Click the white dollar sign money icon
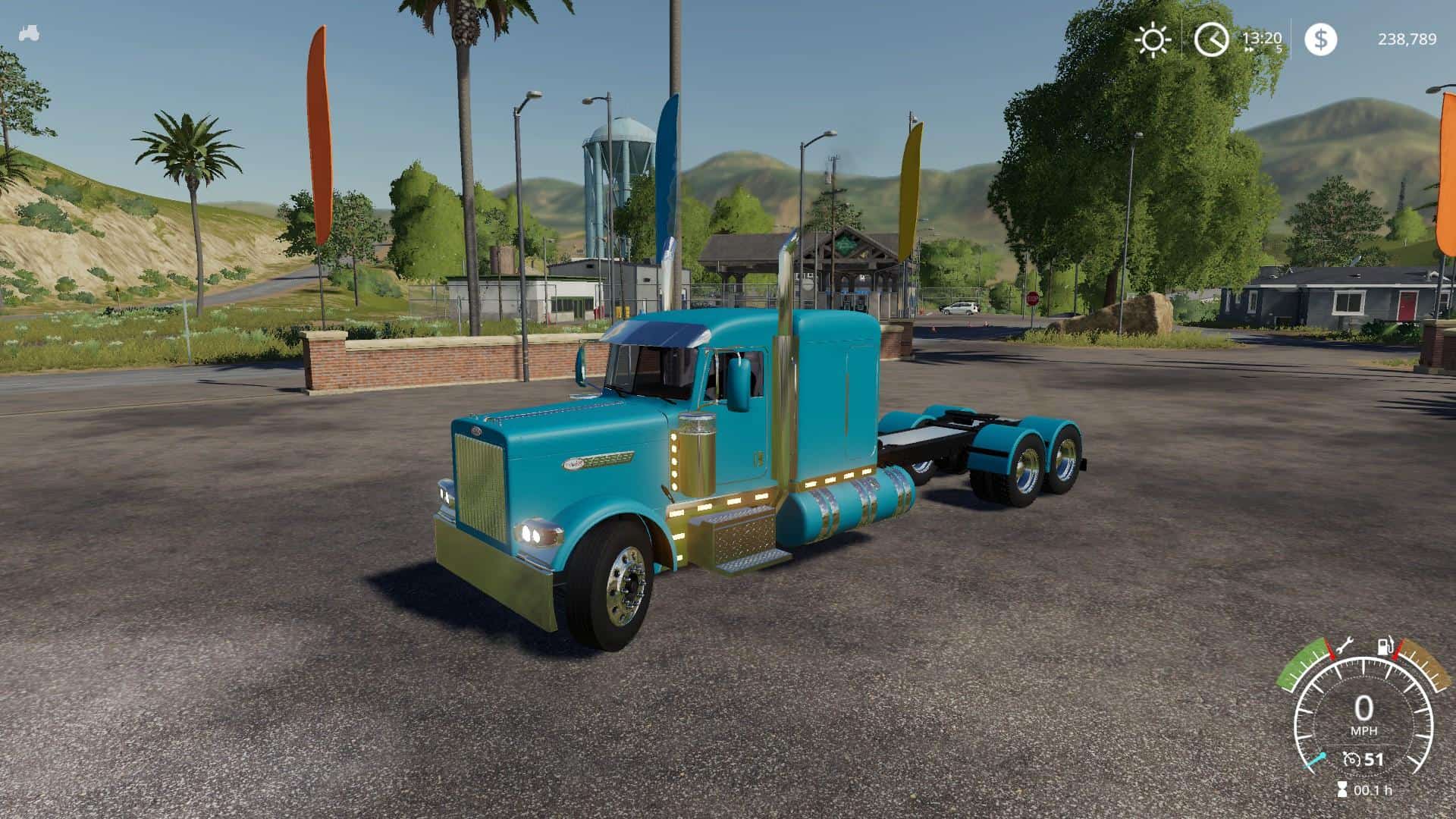This screenshot has width=1456, height=819. (x=1321, y=39)
